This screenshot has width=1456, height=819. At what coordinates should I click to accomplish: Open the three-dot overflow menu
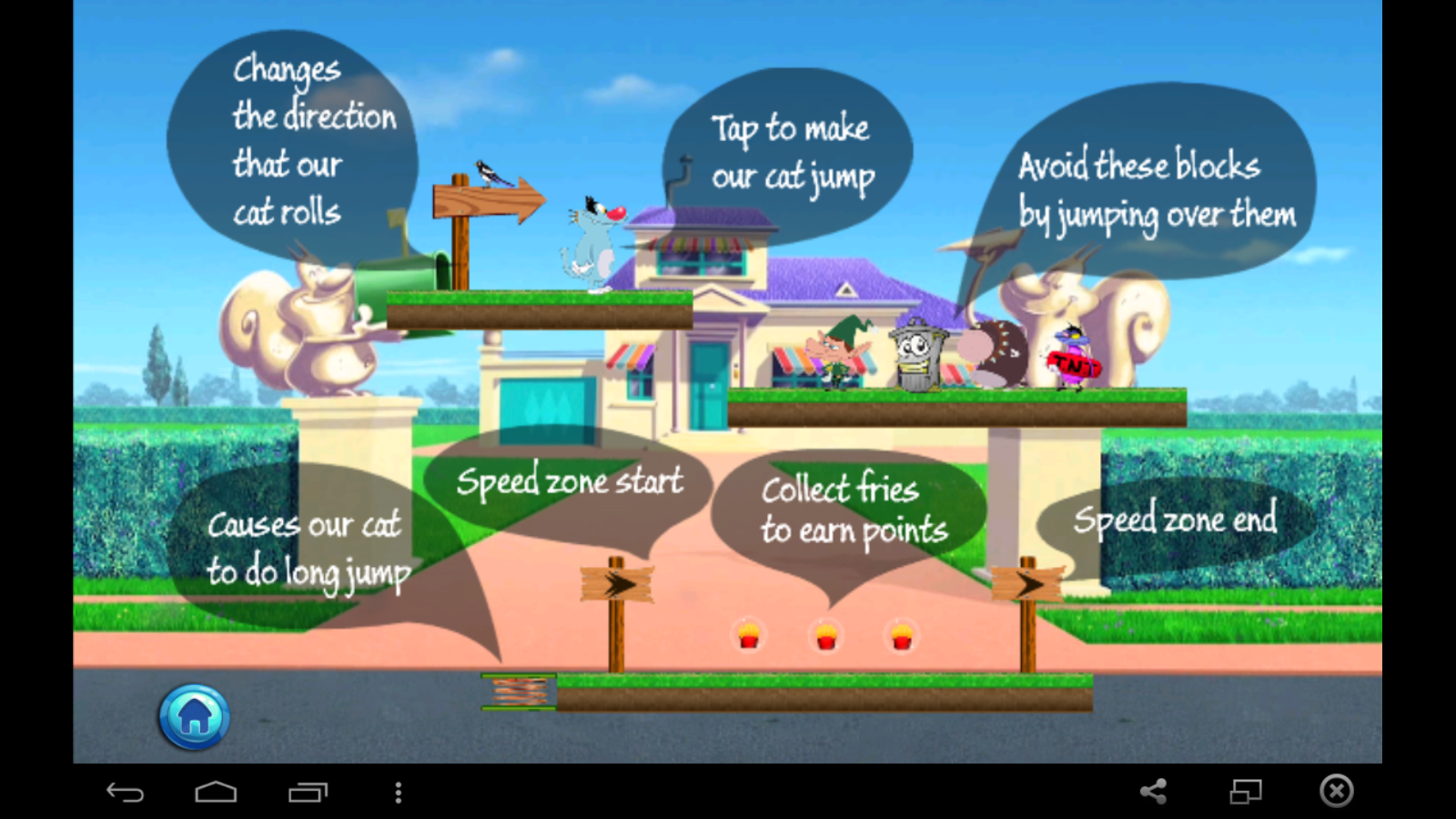(x=398, y=793)
